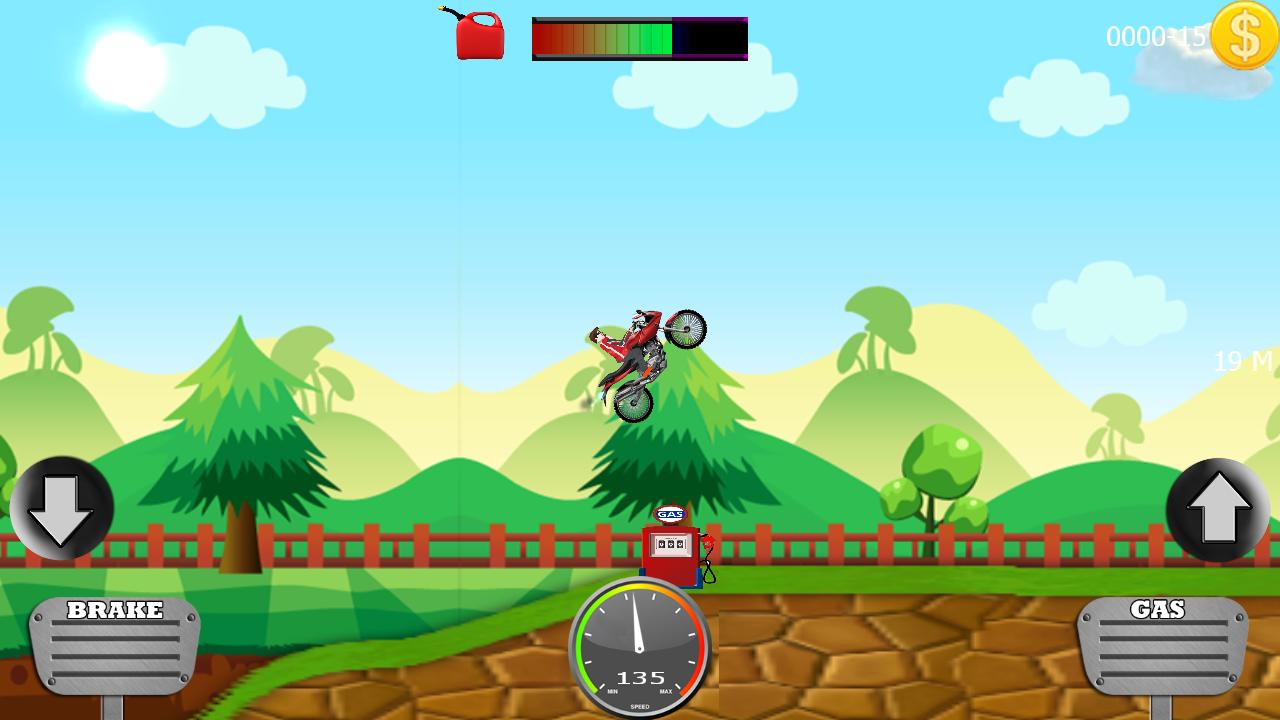Click the speedometer showing 135
This screenshot has height=720, width=1280.
point(640,650)
